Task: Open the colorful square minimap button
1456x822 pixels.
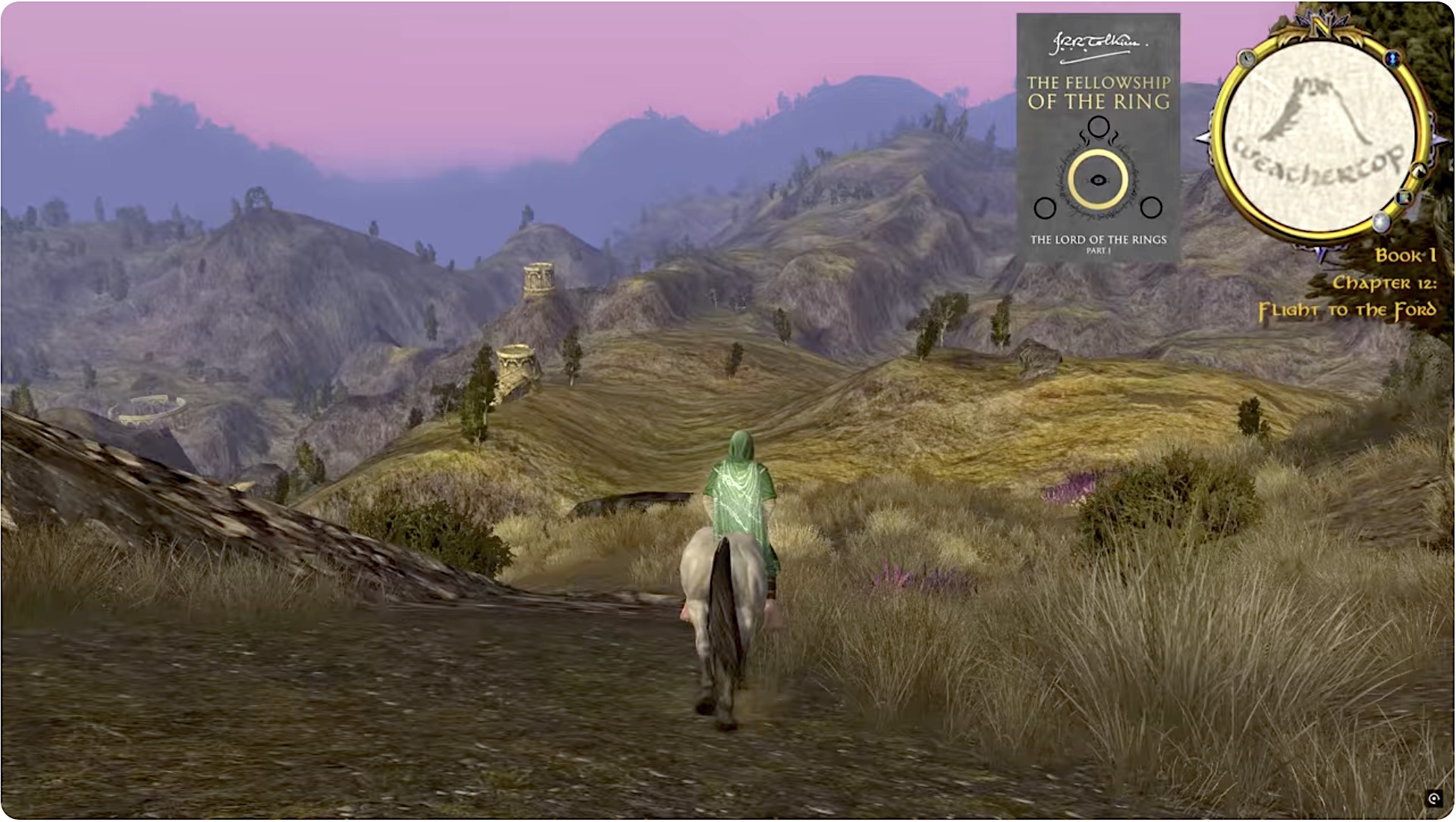Action: pos(1404,197)
